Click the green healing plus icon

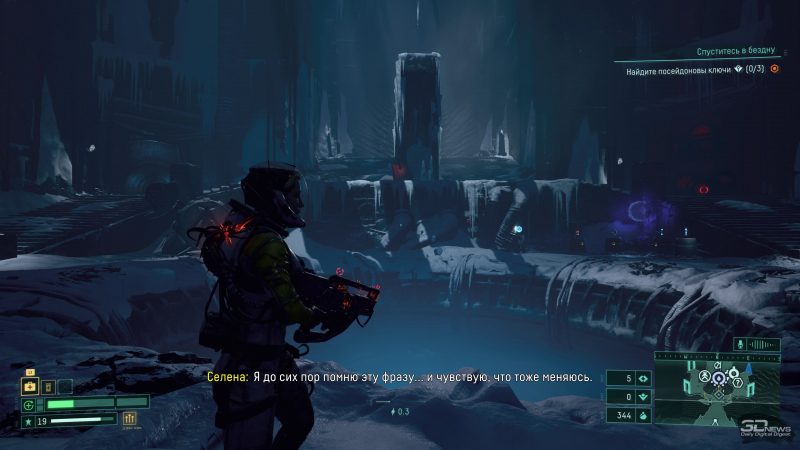29,404
